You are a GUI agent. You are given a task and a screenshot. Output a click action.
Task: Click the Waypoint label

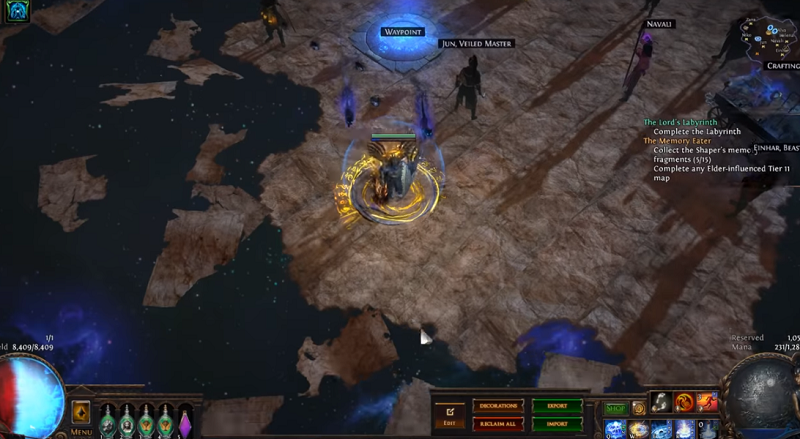(403, 32)
